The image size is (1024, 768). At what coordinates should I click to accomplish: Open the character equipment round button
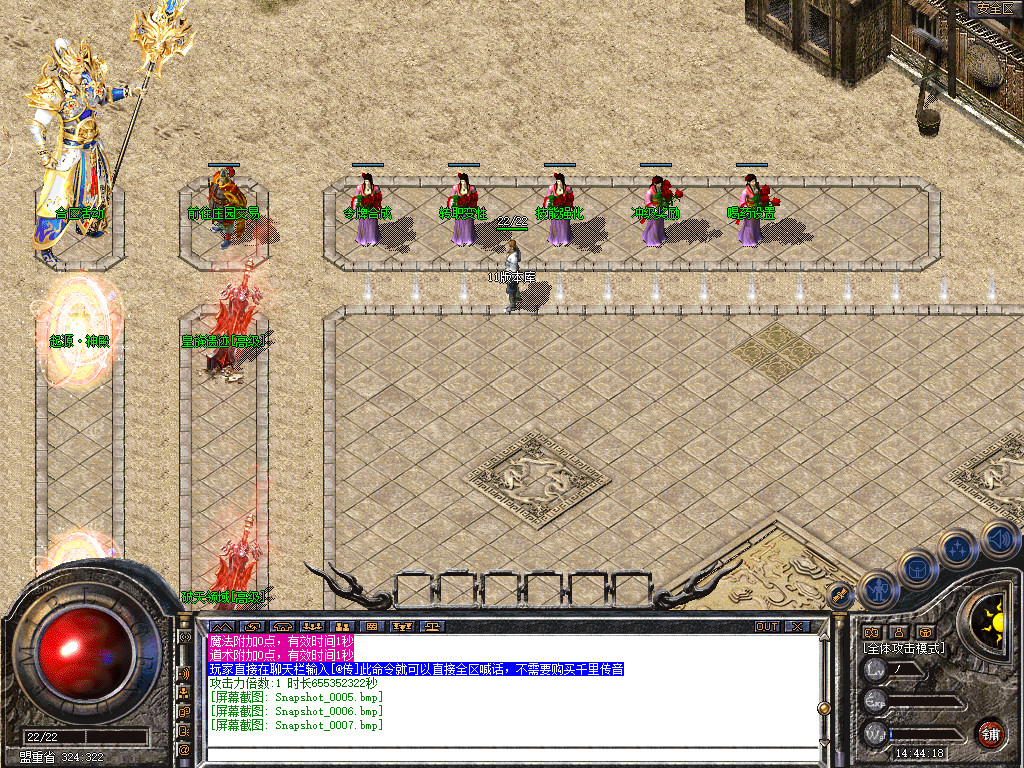pos(877,590)
